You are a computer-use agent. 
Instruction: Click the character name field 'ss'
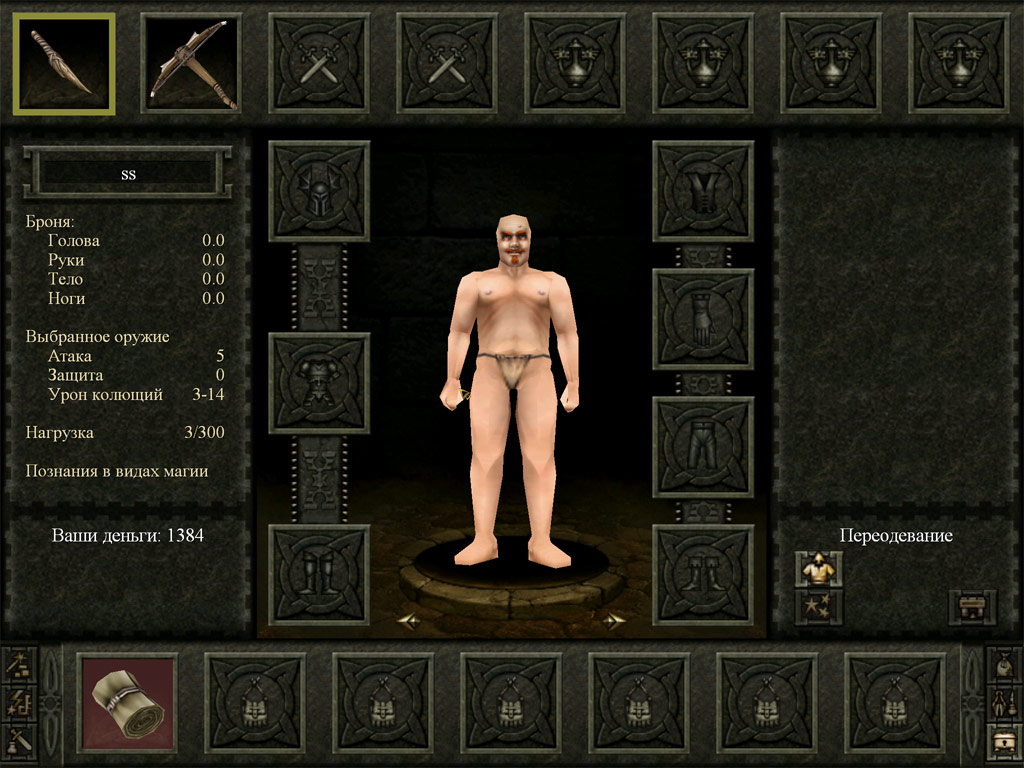[x=128, y=174]
